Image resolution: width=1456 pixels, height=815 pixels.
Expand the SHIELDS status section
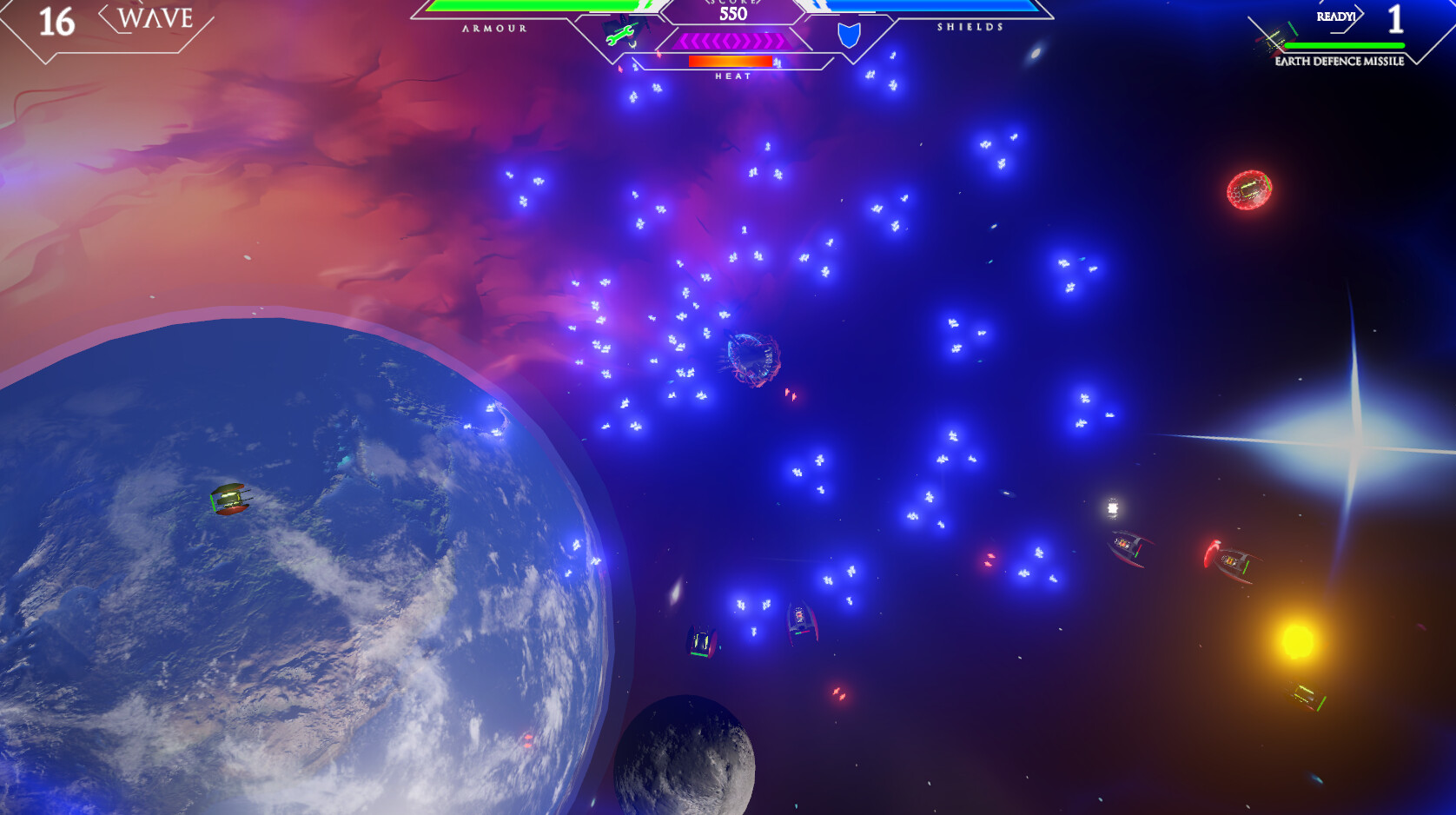coord(970,29)
